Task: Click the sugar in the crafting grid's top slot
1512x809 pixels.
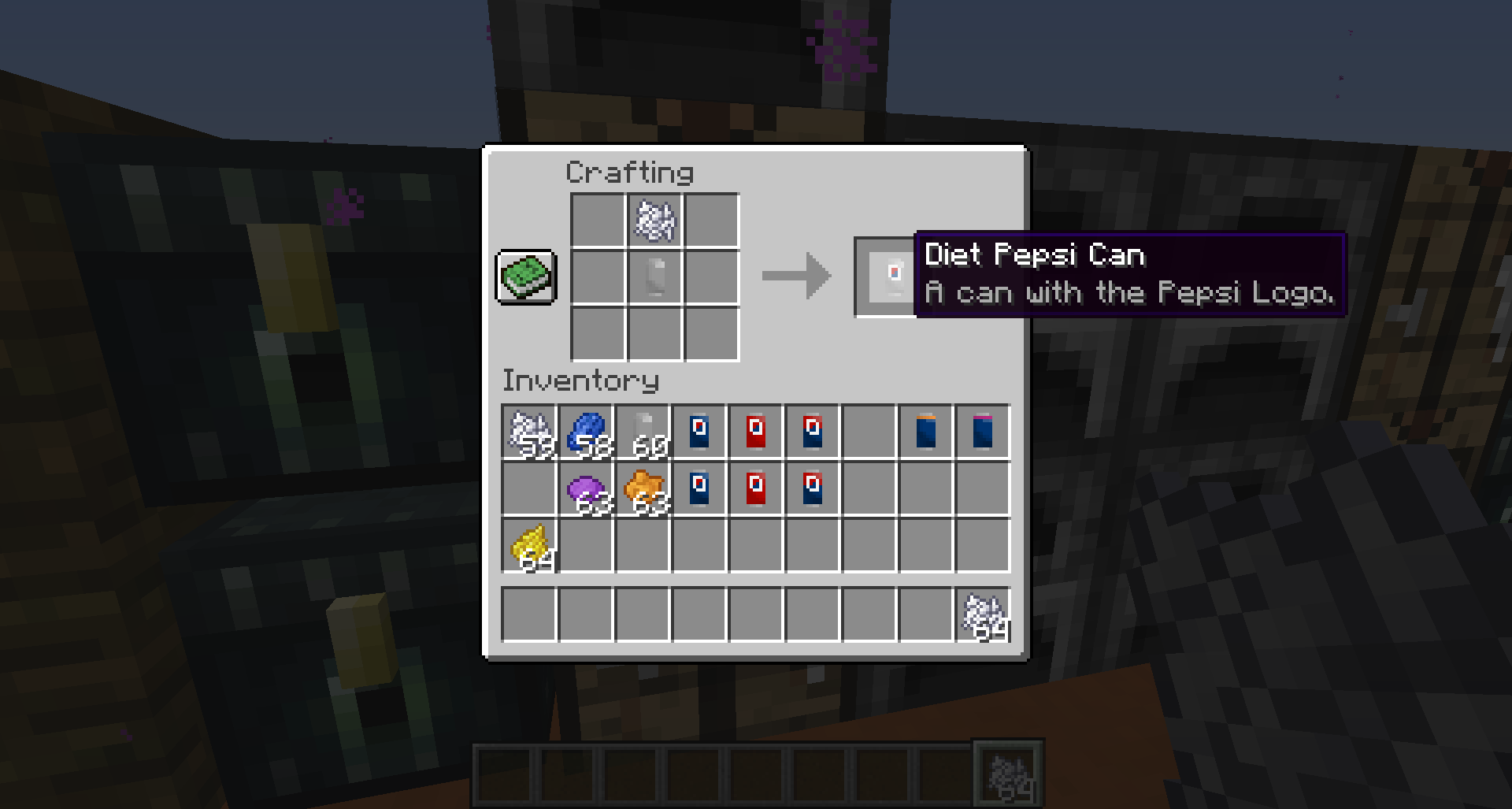Action: pyautogui.click(x=654, y=221)
